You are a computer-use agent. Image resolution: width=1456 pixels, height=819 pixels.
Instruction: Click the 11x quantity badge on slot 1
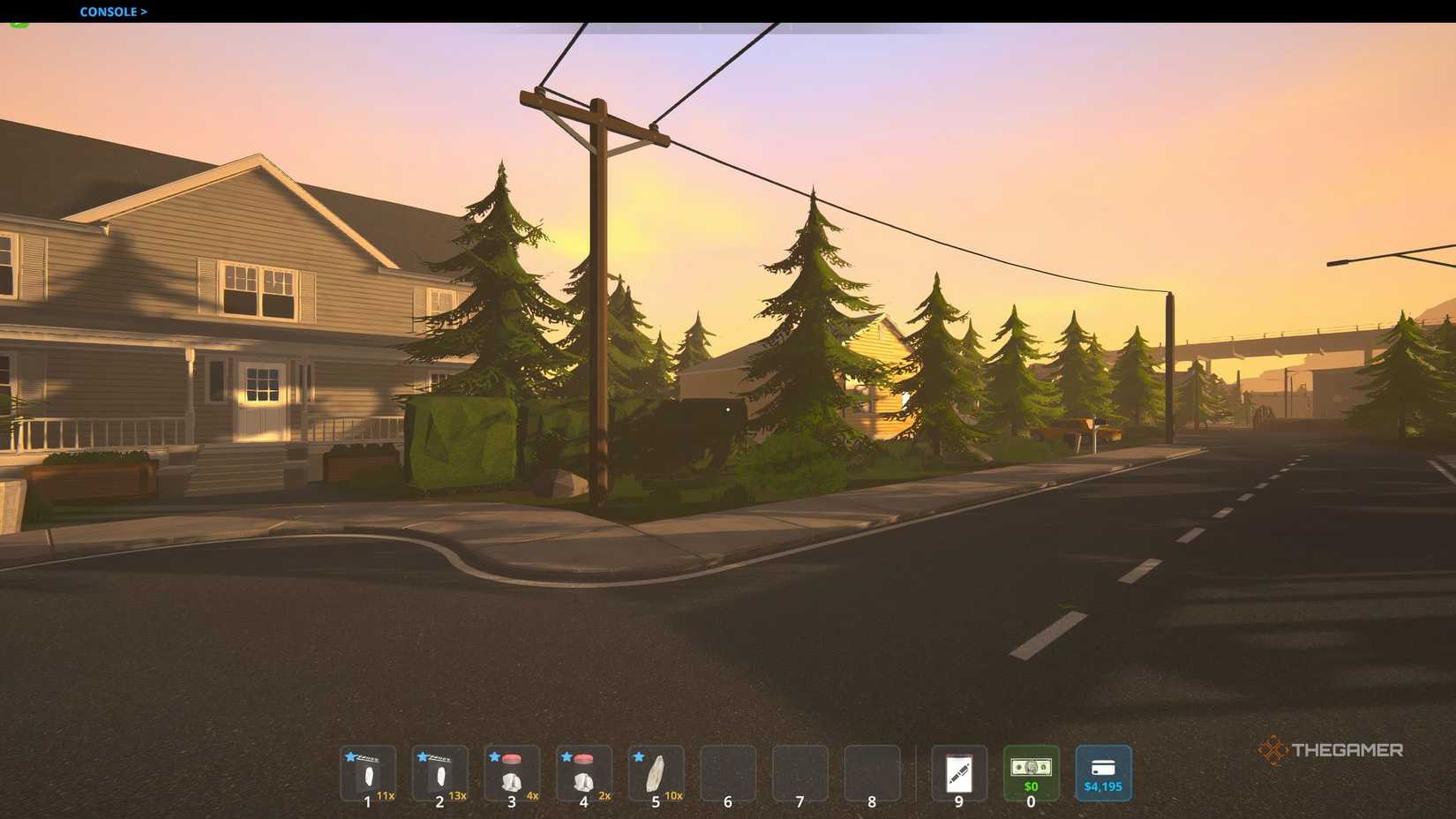pos(386,794)
